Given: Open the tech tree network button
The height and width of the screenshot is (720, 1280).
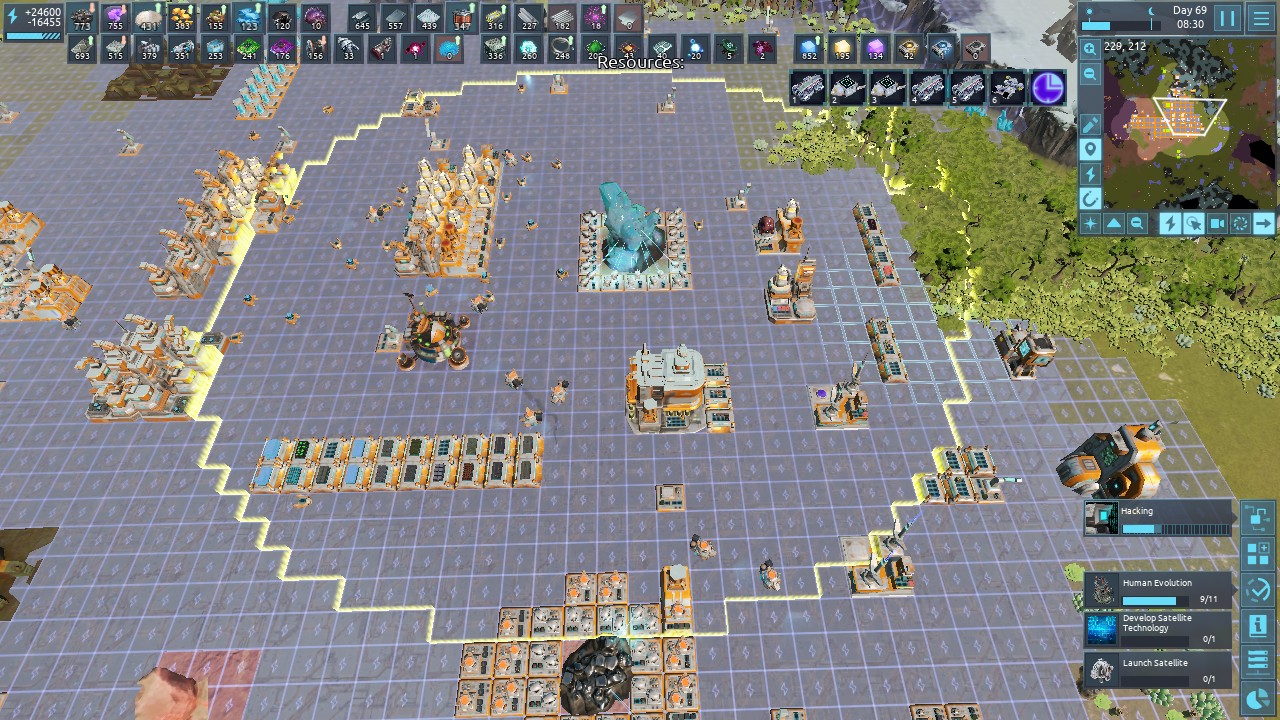Looking at the screenshot, I should click(x=1258, y=517).
